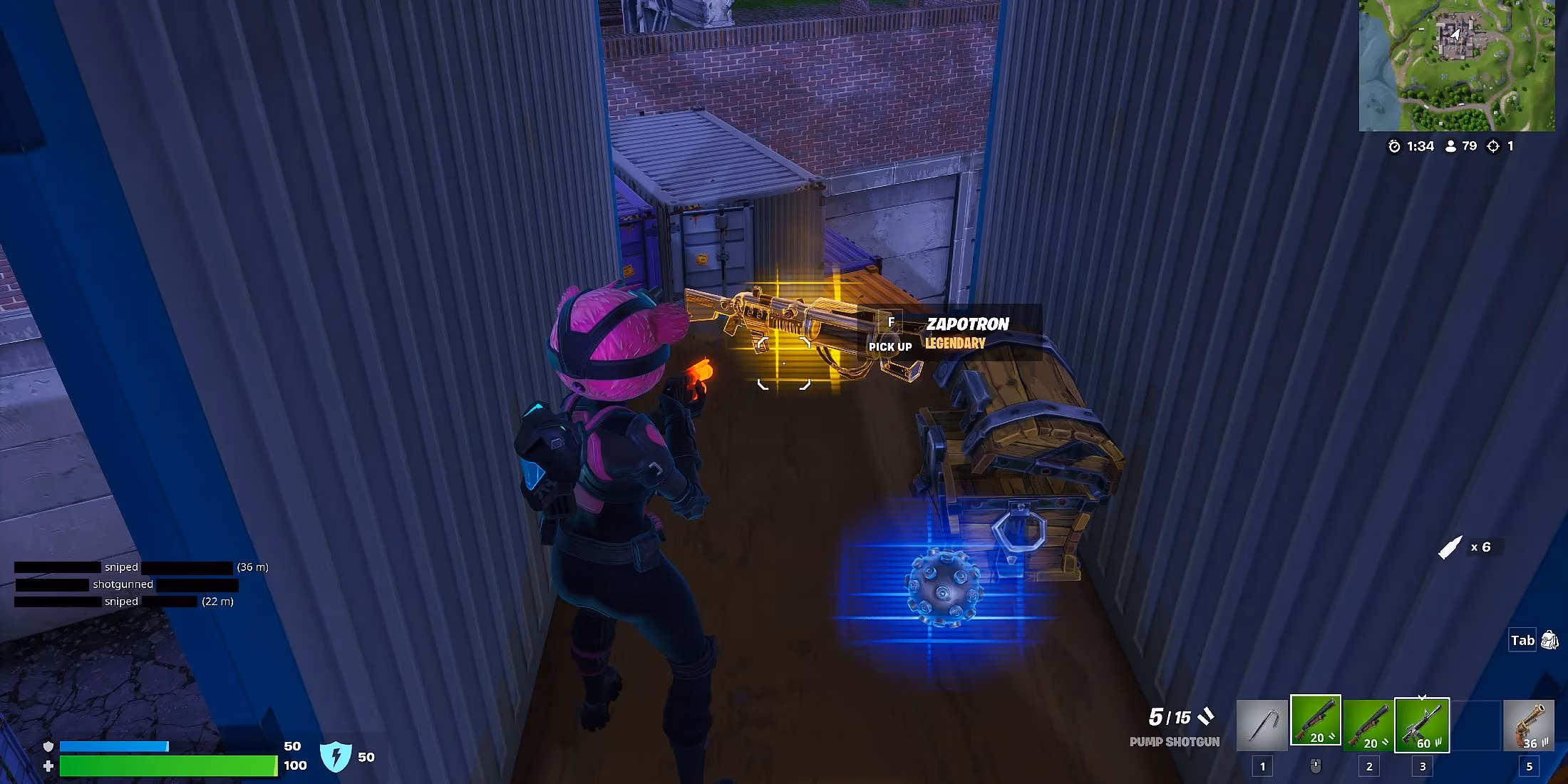Select the equipped Pump Shotgun in the hotbar

(1316, 719)
